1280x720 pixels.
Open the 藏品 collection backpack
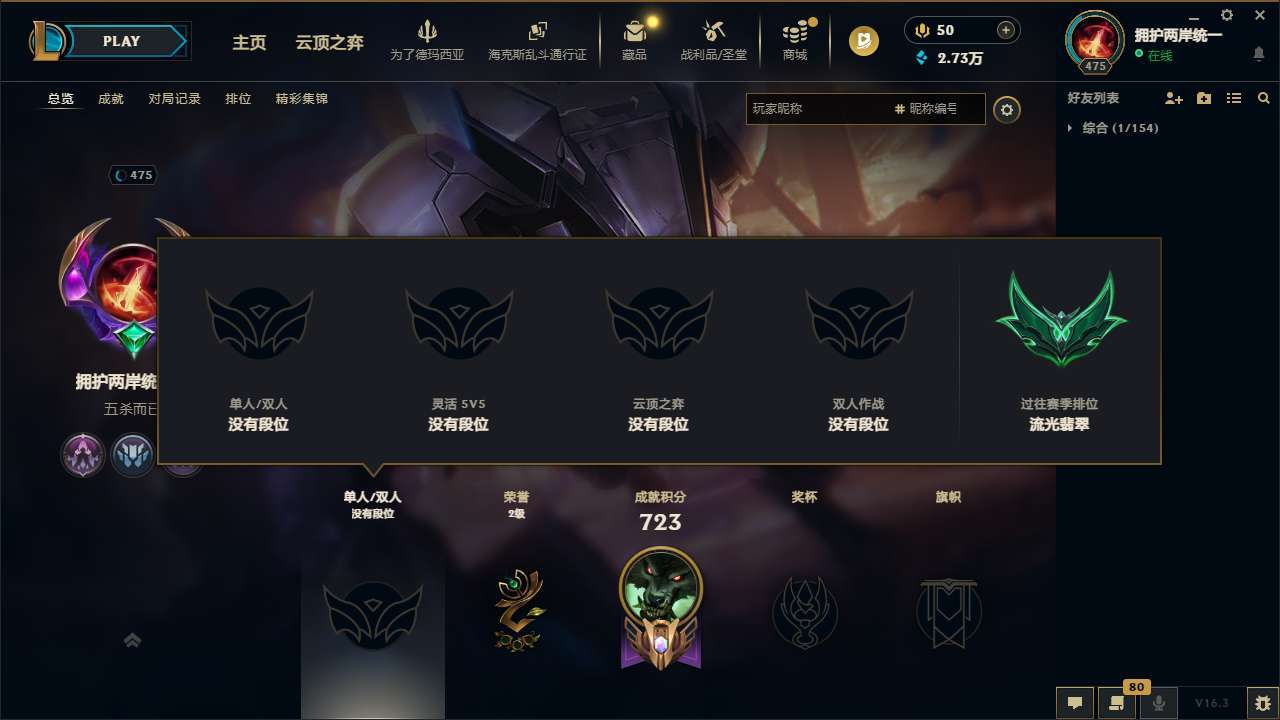click(634, 40)
